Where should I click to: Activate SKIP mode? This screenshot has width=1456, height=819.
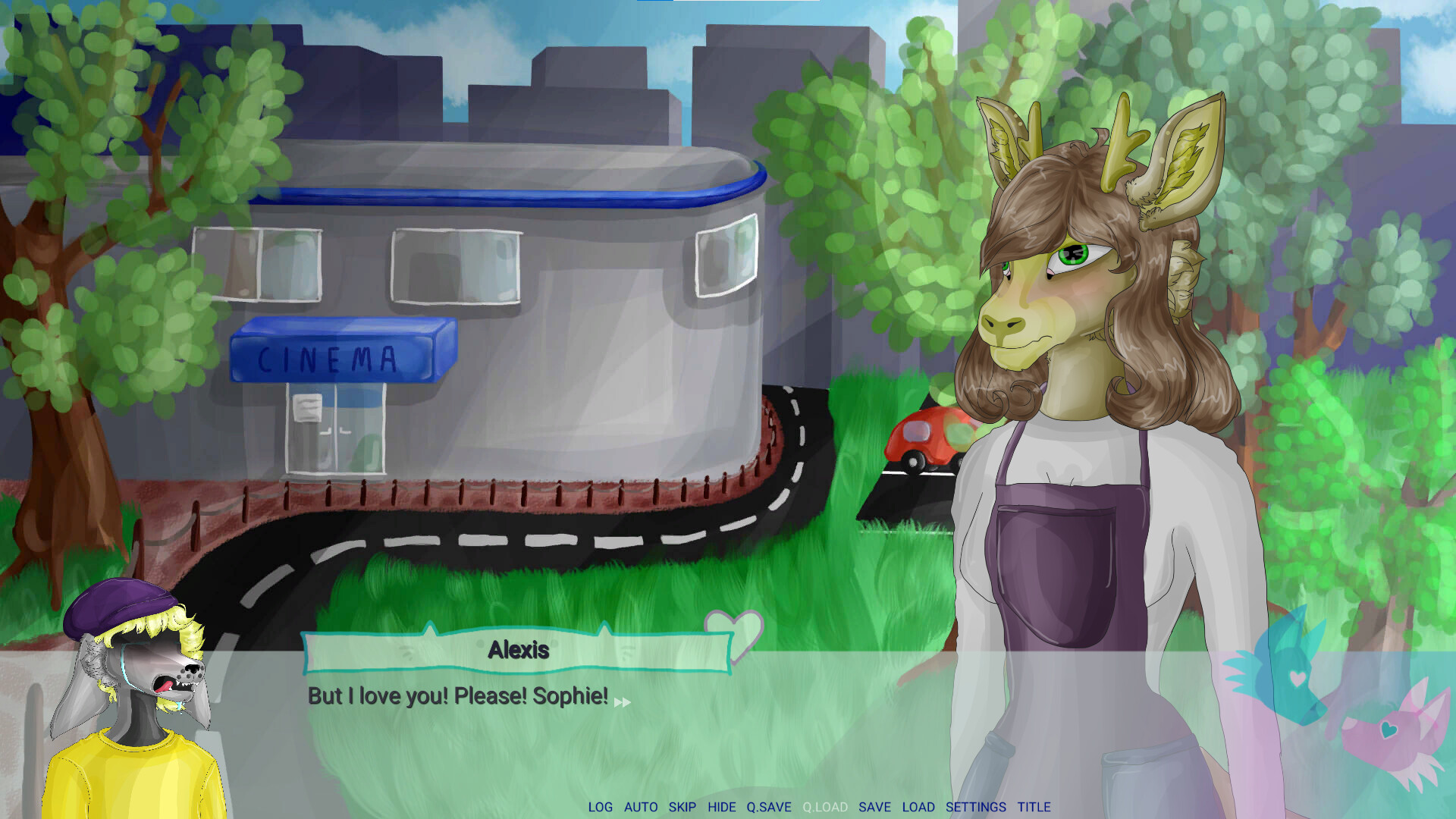[x=683, y=807]
